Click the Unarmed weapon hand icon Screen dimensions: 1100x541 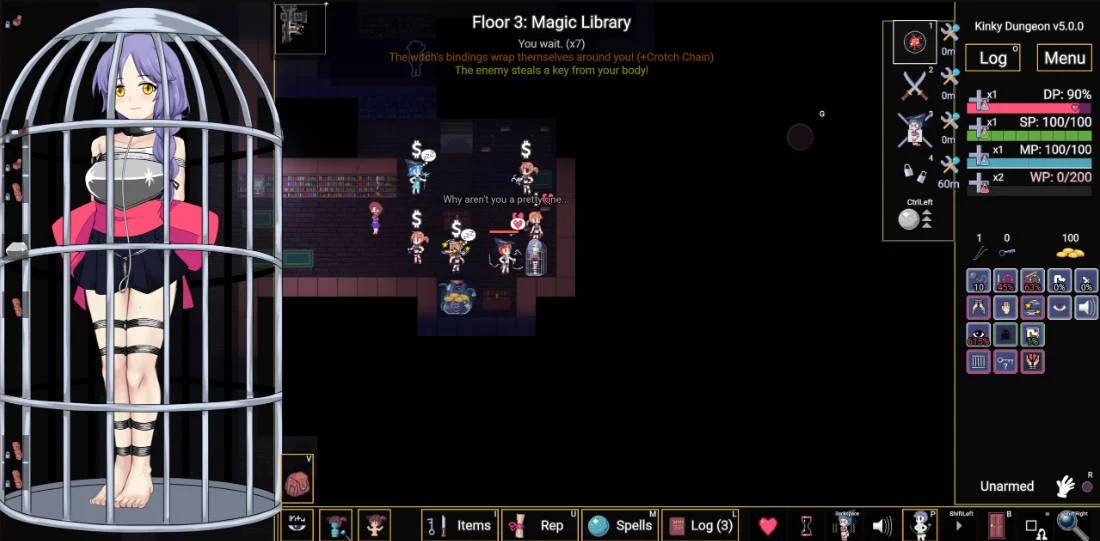pyautogui.click(x=1065, y=486)
